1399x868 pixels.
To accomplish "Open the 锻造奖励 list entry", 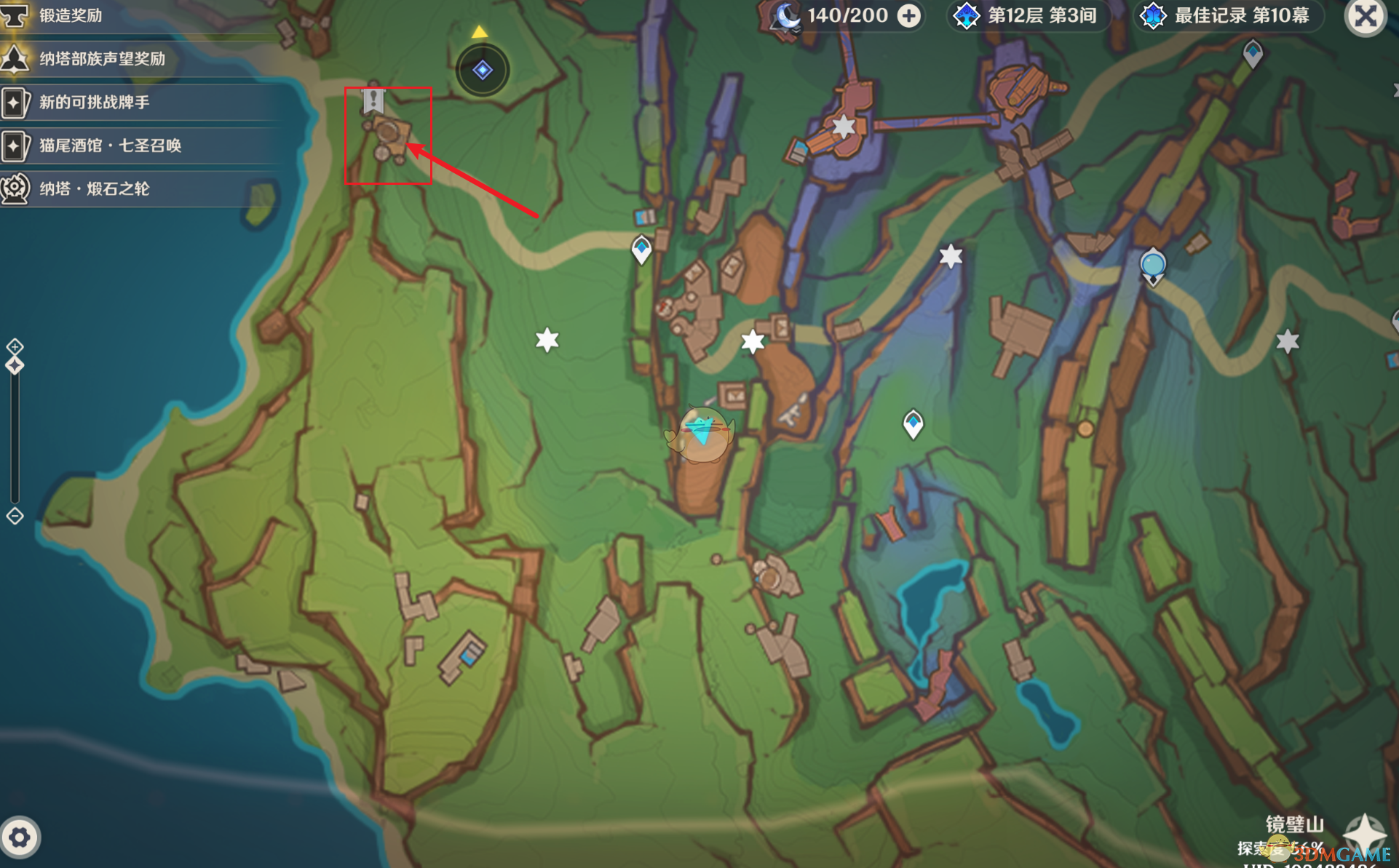I will pos(71,15).
